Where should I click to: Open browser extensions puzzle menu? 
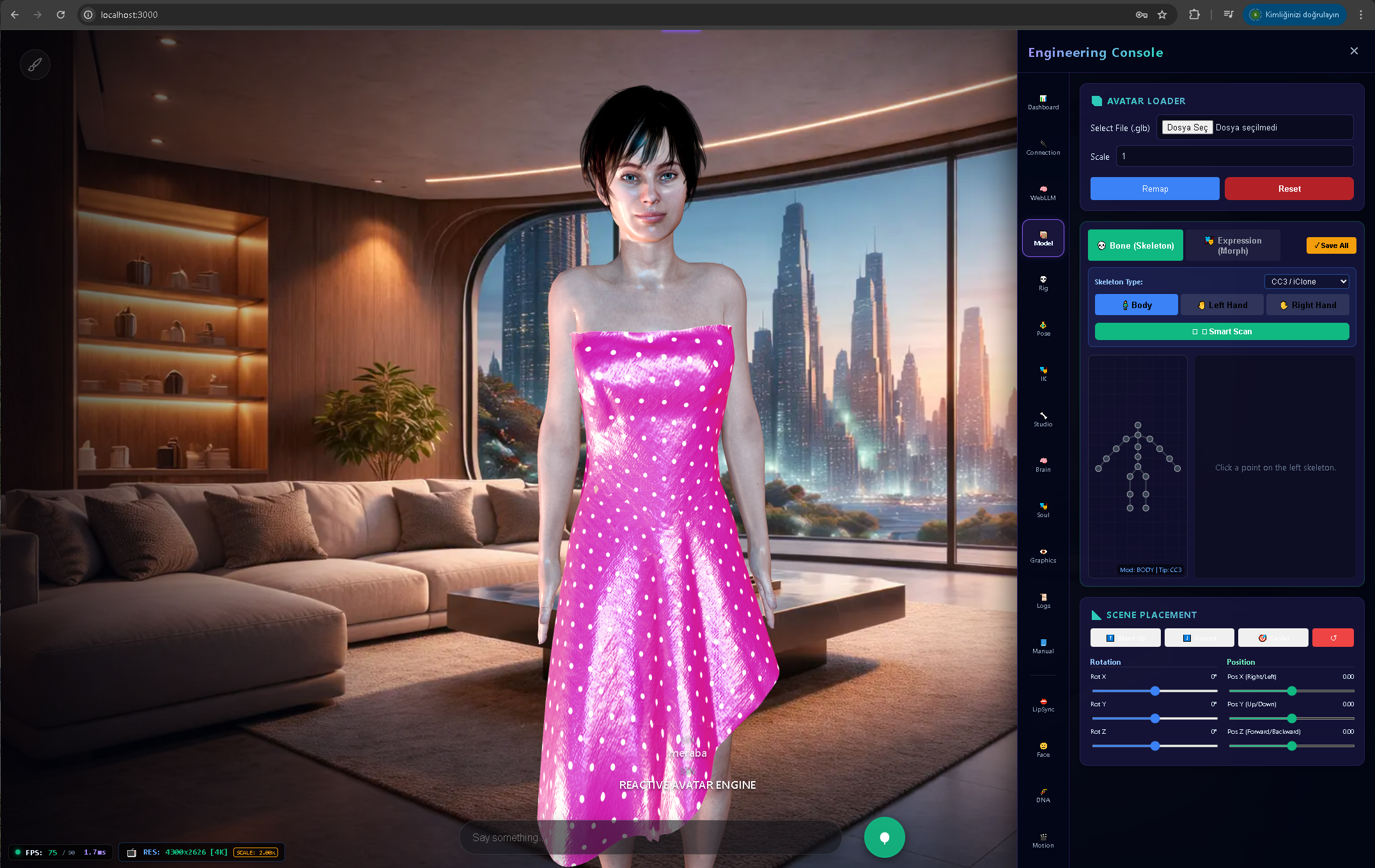pos(1194,14)
